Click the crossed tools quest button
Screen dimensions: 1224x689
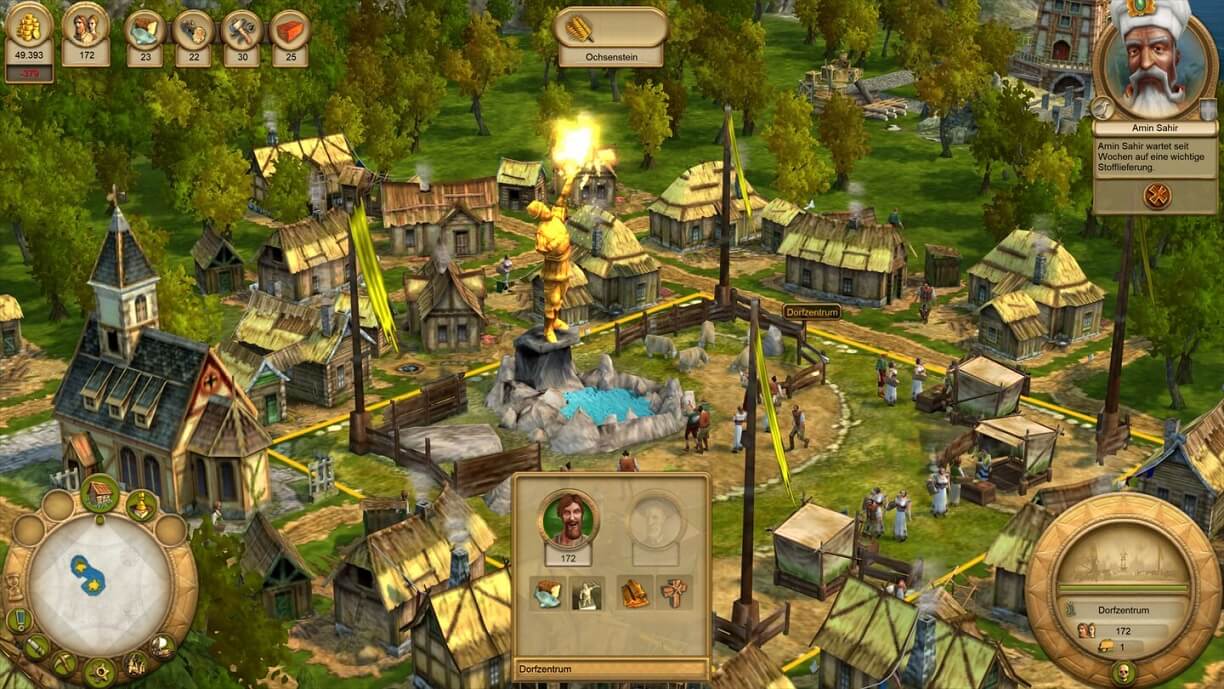click(1156, 195)
